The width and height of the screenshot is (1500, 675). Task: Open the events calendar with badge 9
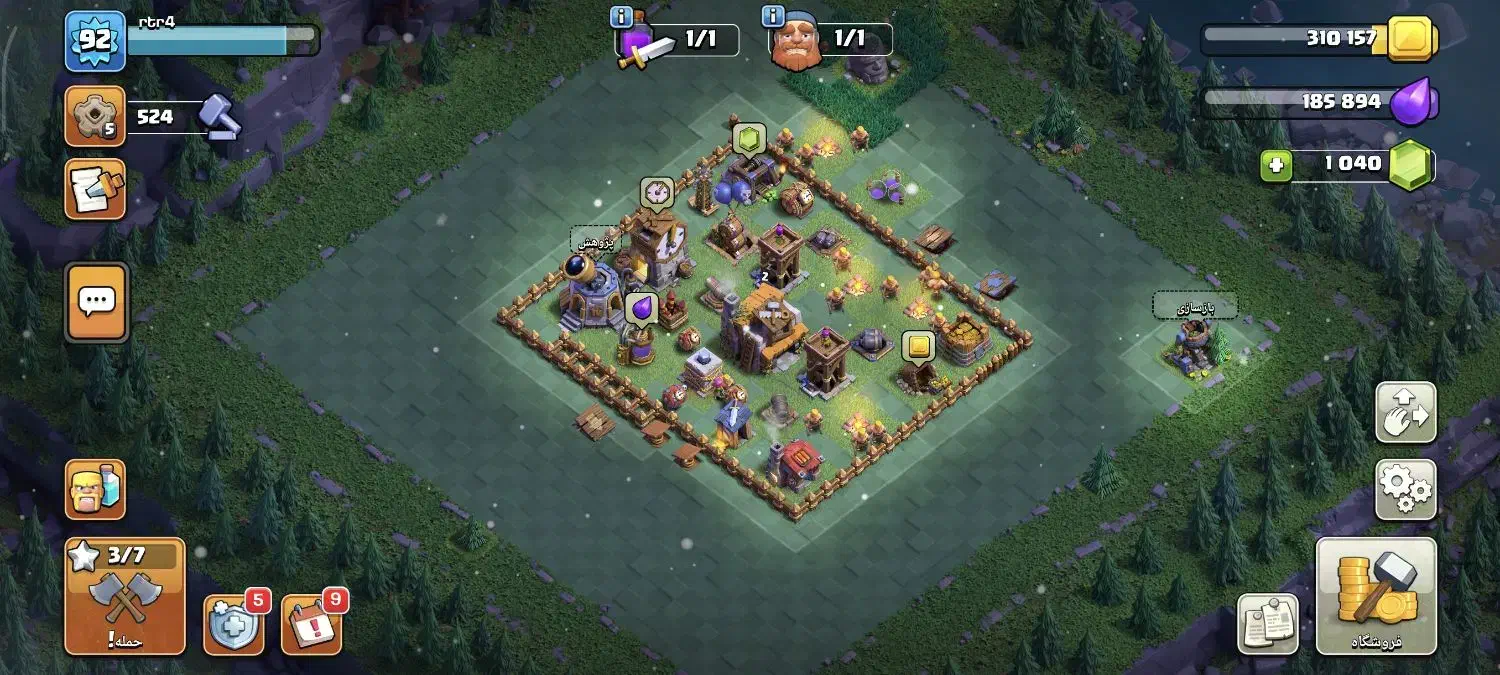312,624
